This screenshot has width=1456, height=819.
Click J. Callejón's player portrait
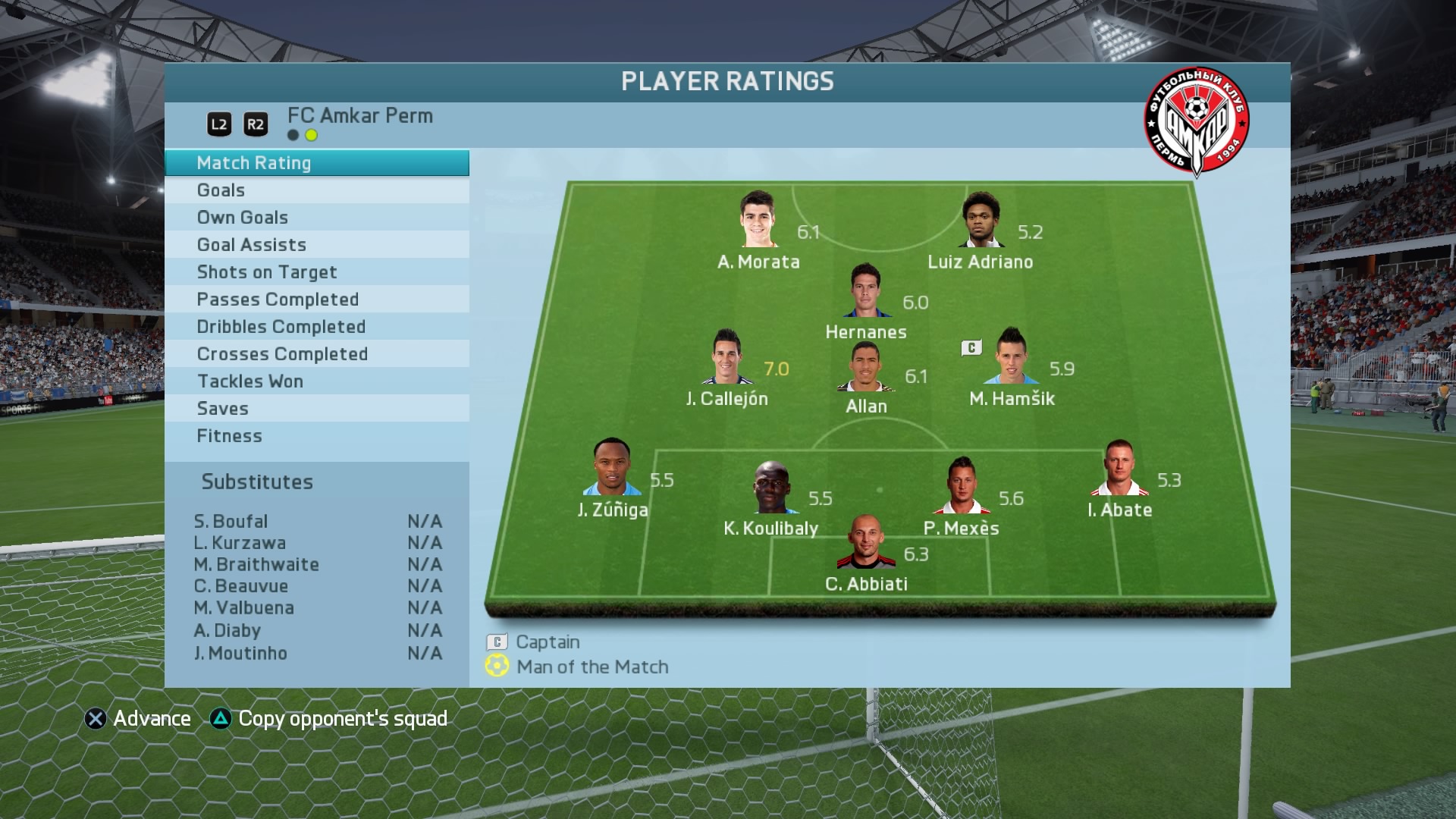[x=727, y=357]
